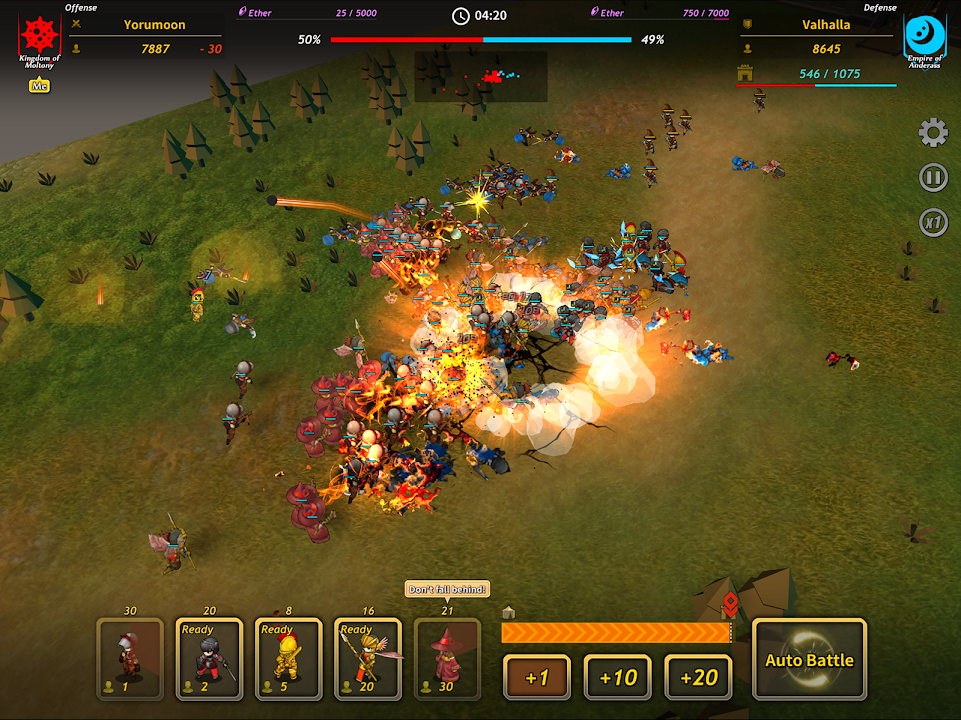Open the gear settings menu
The width and height of the screenshot is (961, 720).
pos(933,133)
